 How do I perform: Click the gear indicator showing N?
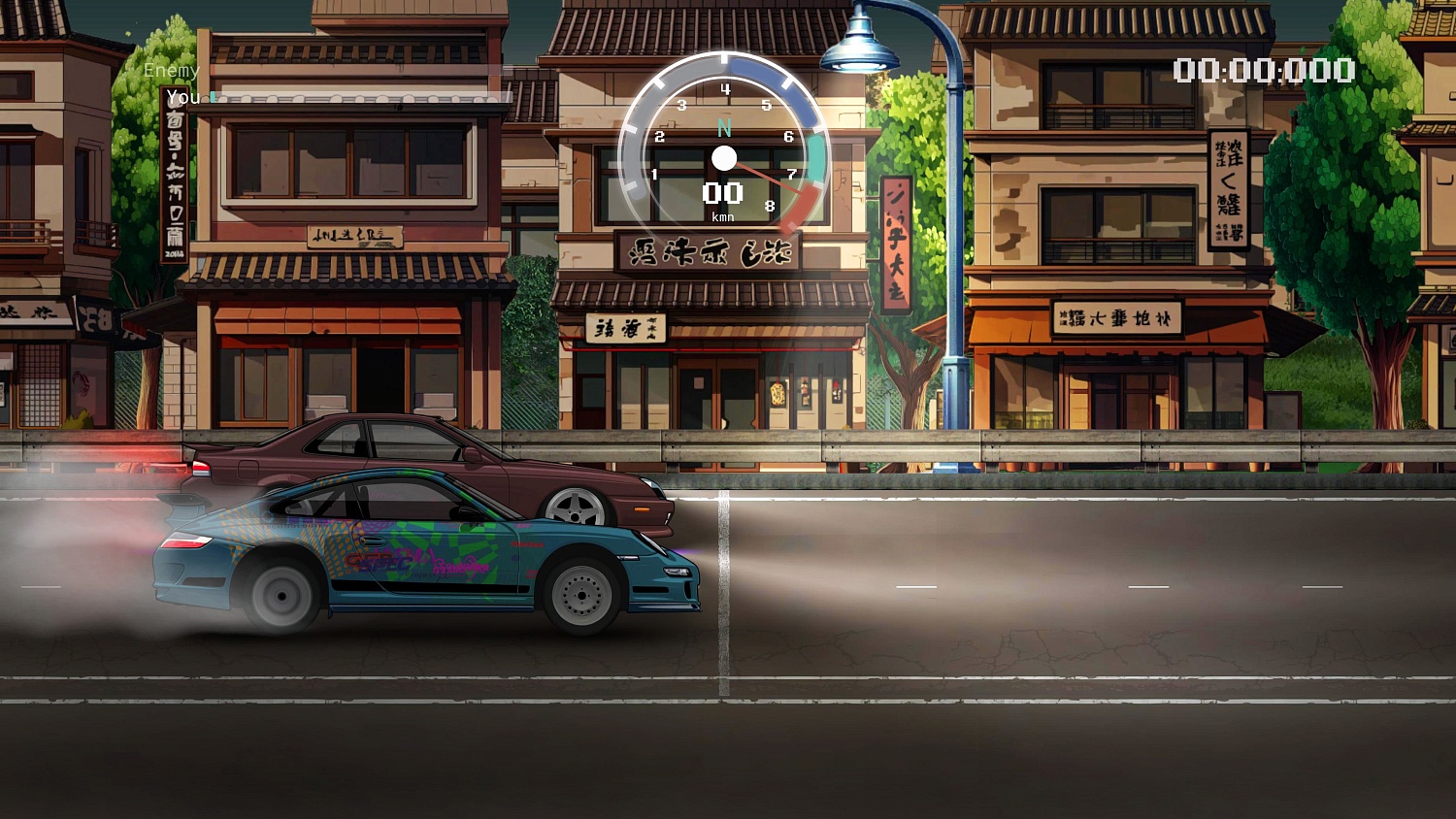726,128
